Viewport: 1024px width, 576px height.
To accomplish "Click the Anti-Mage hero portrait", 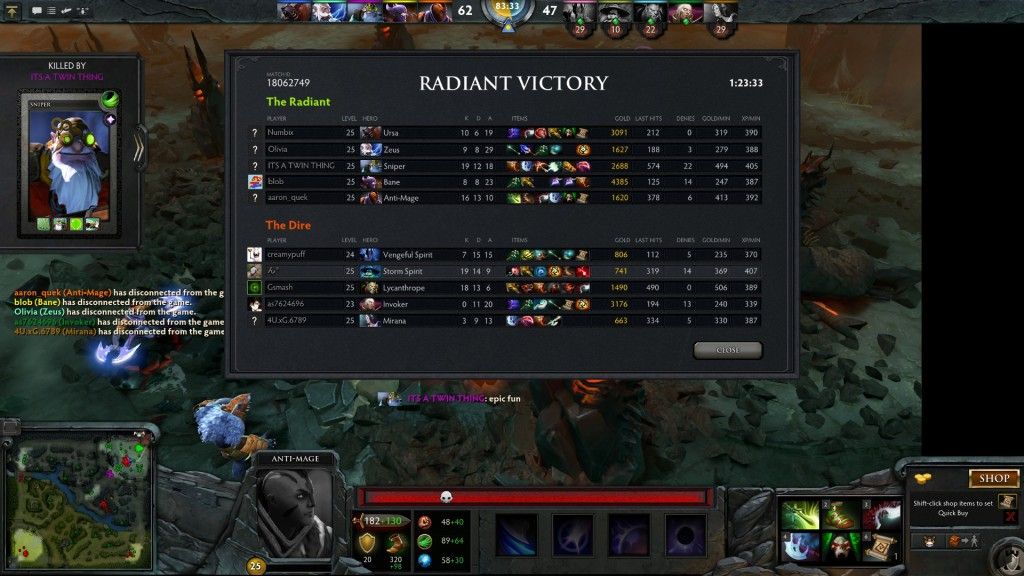I will pyautogui.click(x=294, y=512).
